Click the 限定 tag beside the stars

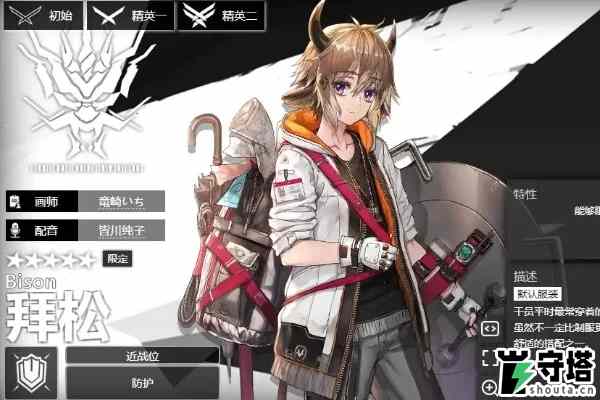click(119, 259)
